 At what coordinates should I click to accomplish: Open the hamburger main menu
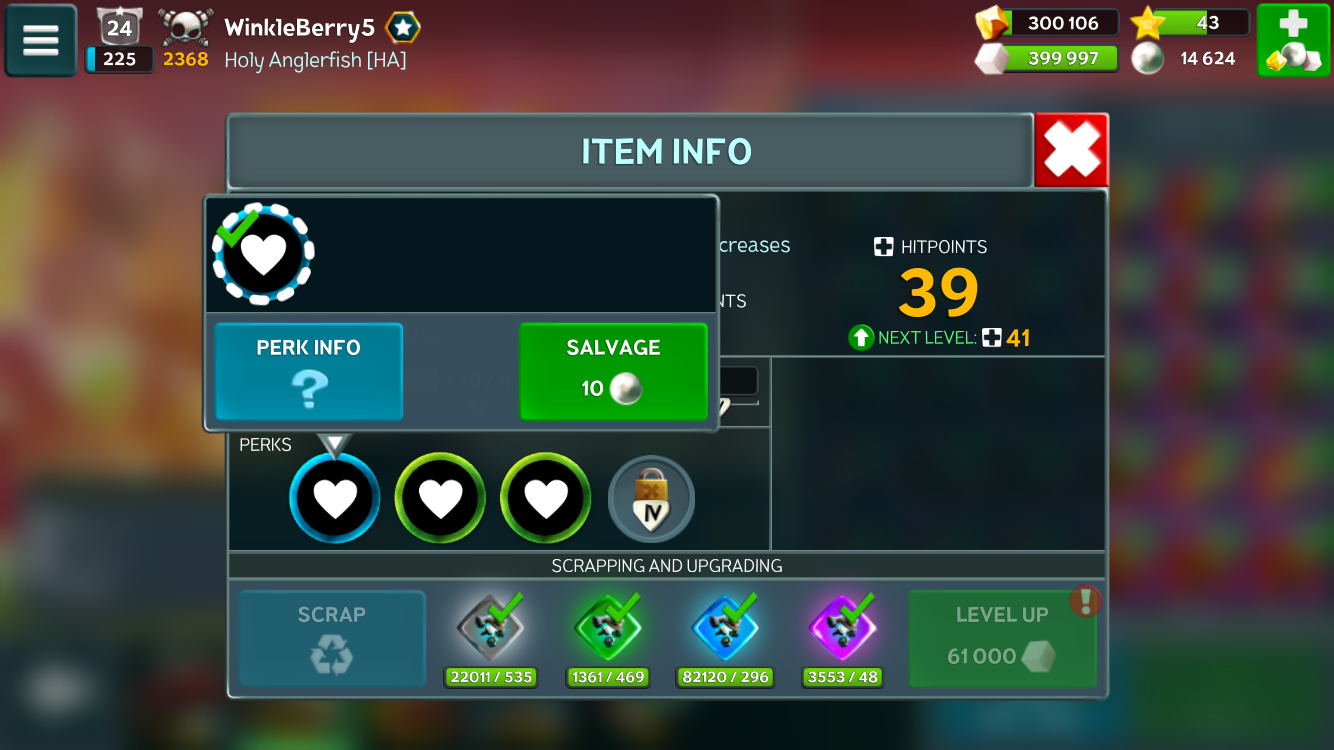(41, 40)
